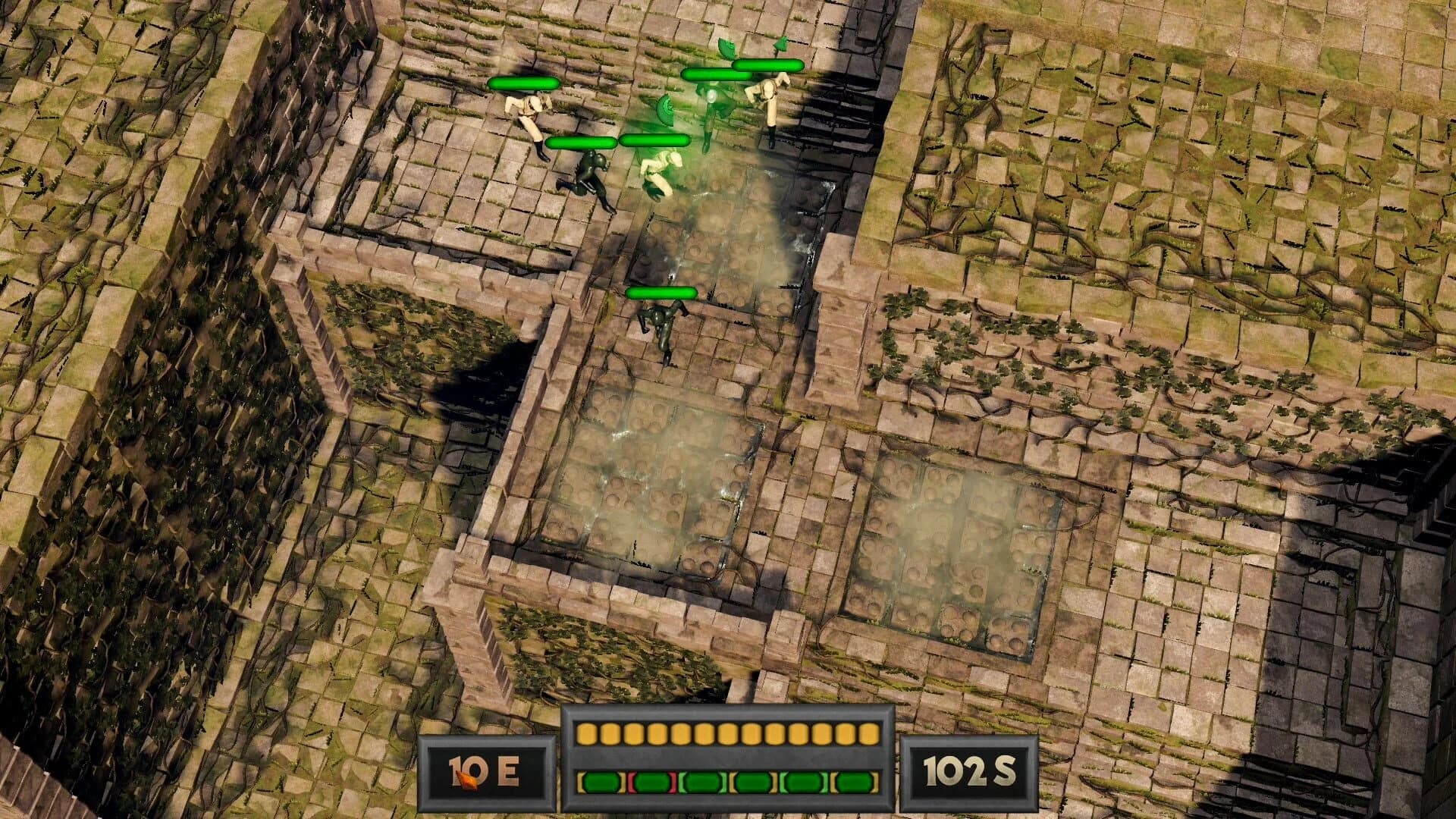The image size is (1456, 819).
Task: Click the orange ember icon beside the E counter
Action: 466,781
